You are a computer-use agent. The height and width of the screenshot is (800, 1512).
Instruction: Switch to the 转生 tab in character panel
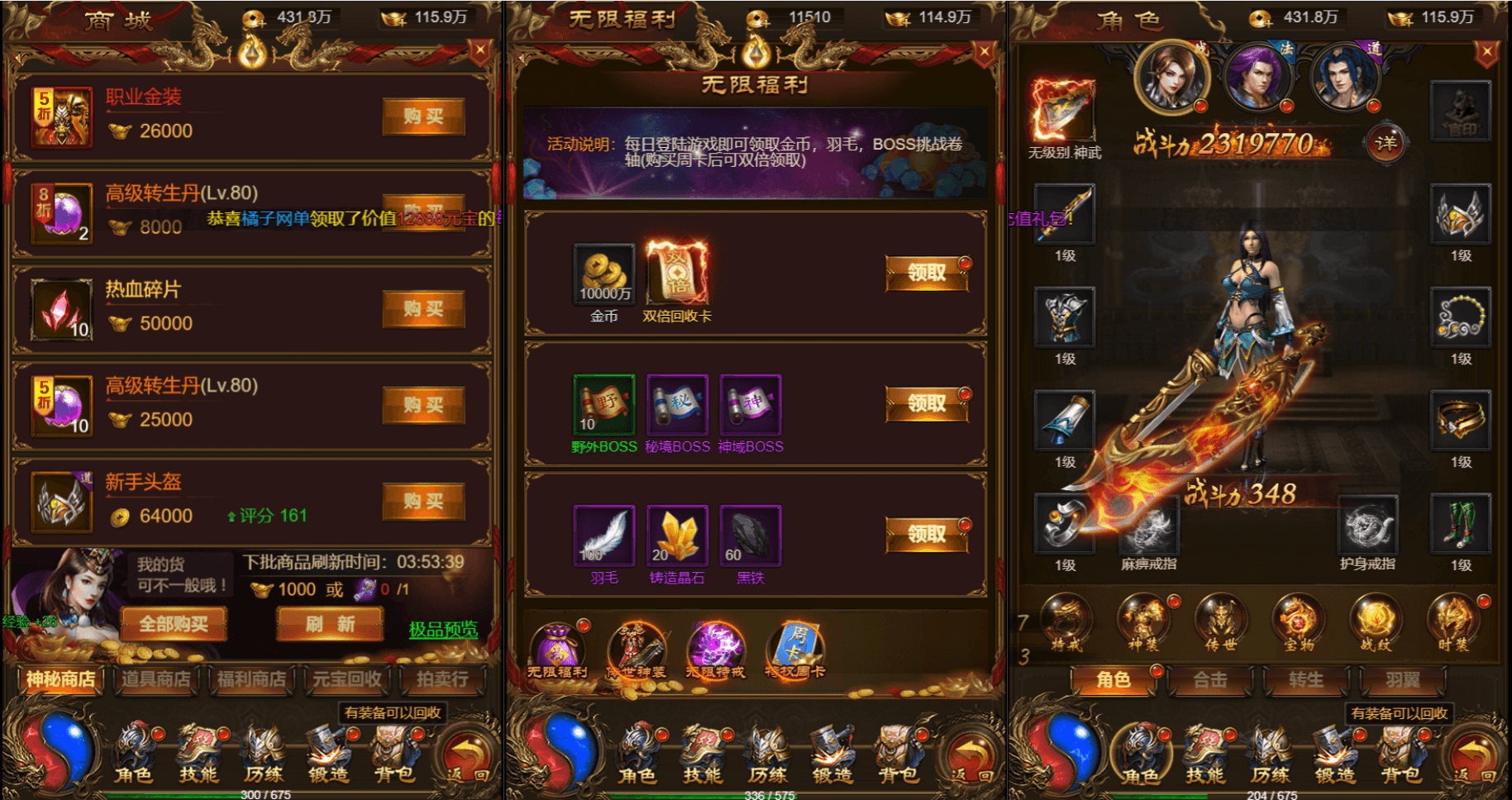1305,681
